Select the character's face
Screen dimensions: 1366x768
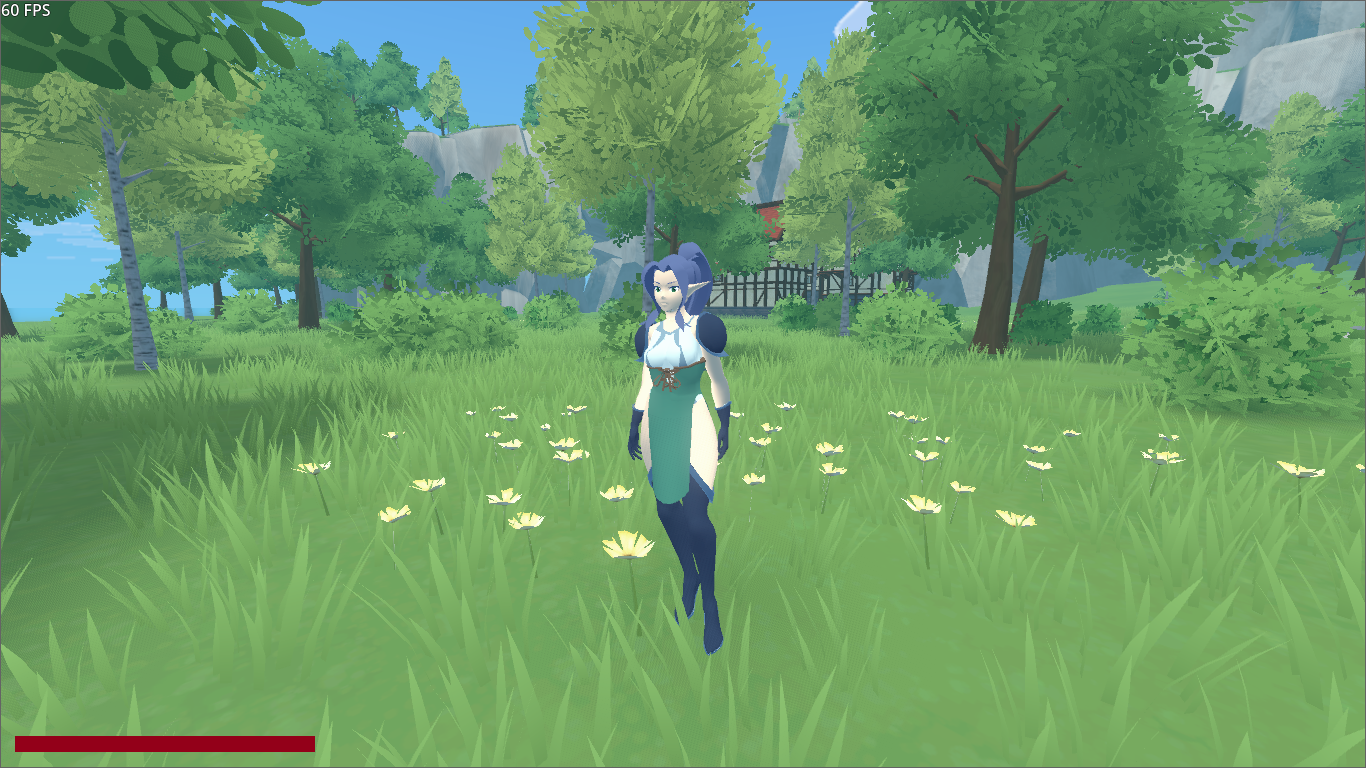672,293
